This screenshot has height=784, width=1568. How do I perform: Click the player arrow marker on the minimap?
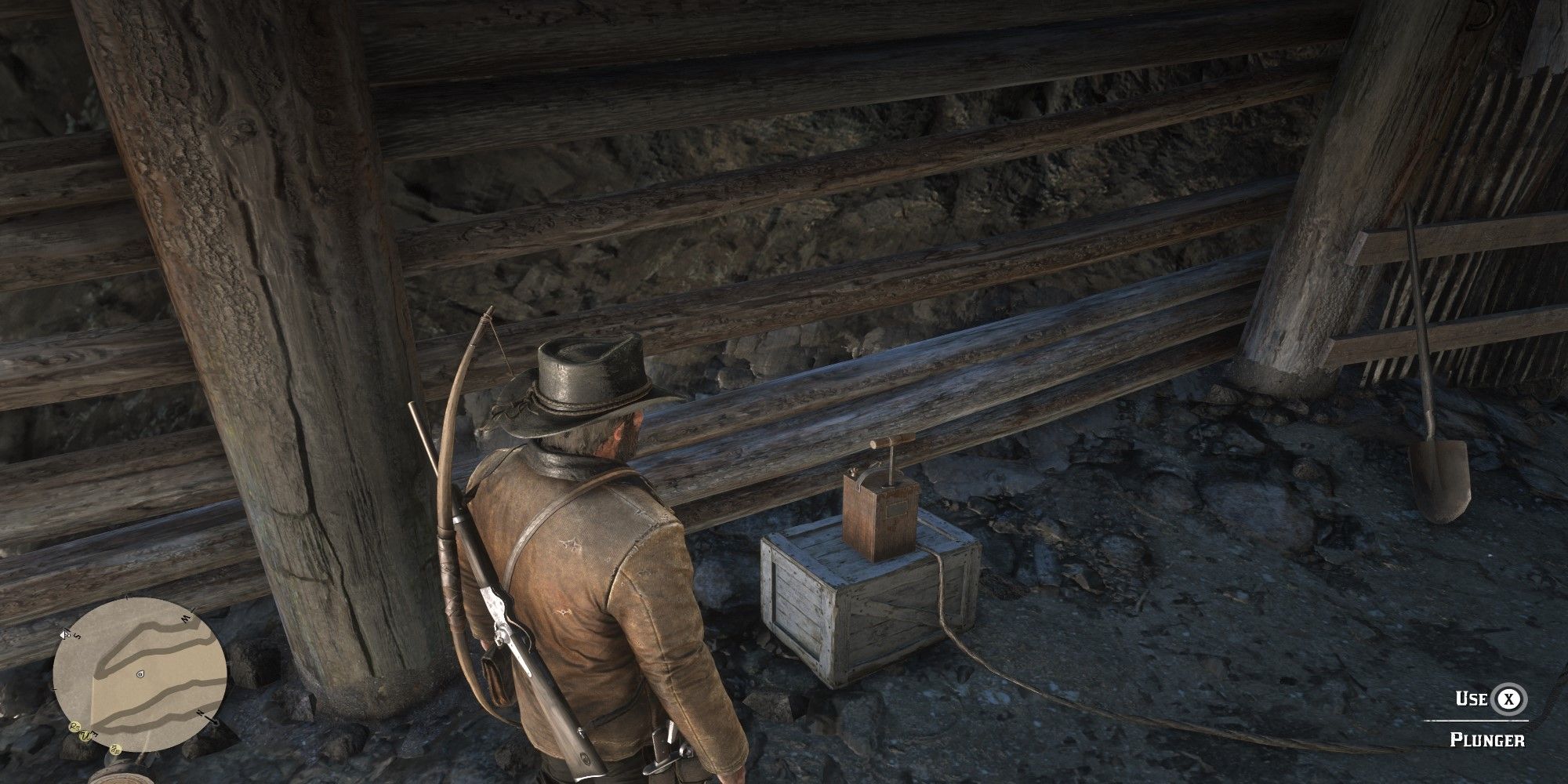[140, 674]
